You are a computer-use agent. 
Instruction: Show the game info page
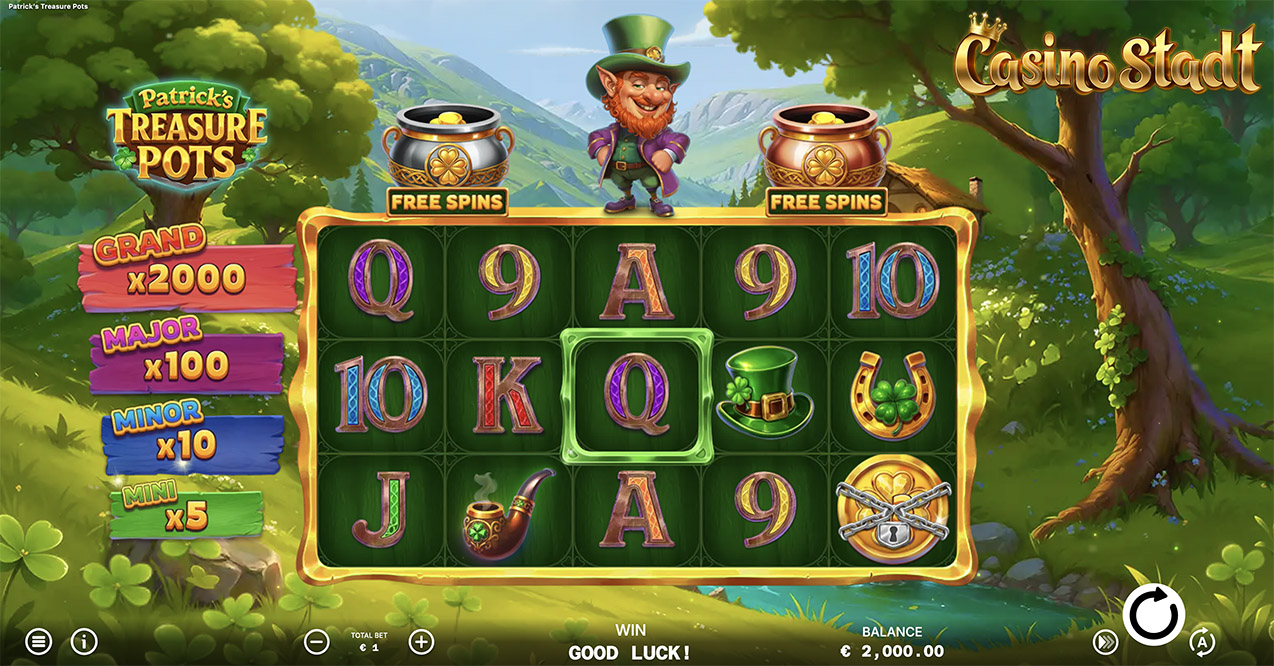pos(84,641)
